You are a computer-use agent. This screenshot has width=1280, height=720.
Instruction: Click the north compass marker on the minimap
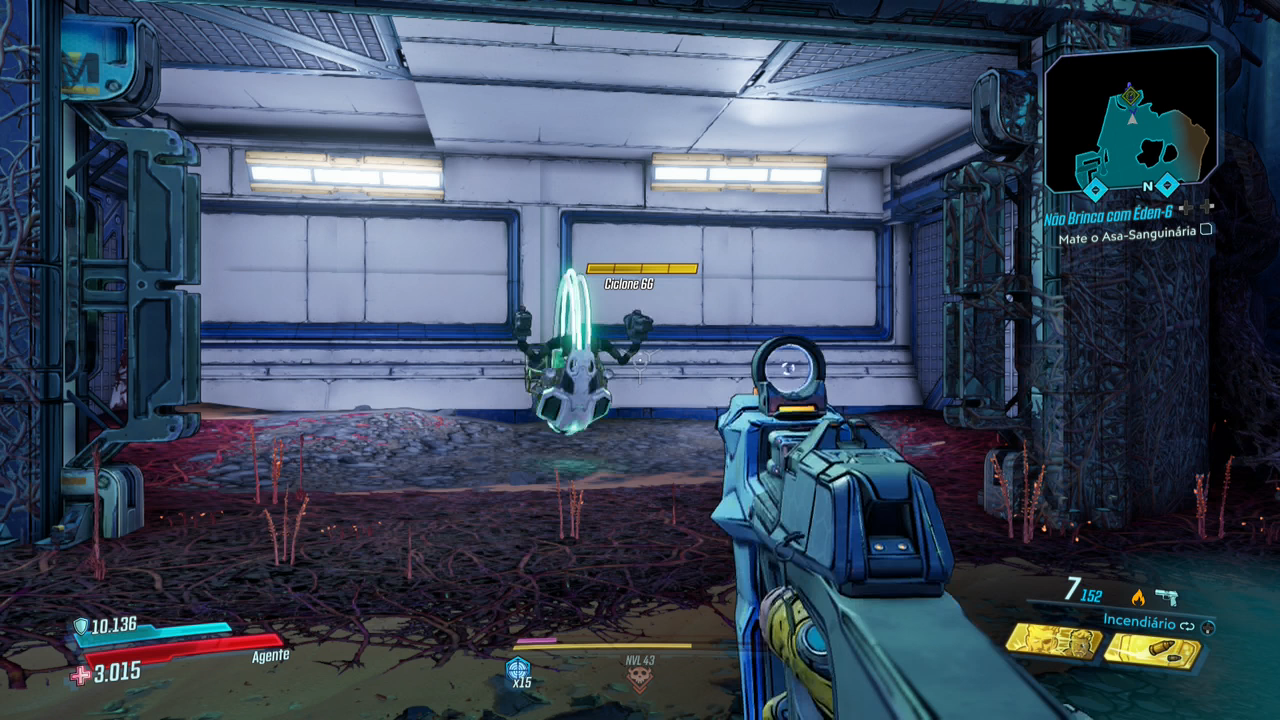(x=1149, y=186)
